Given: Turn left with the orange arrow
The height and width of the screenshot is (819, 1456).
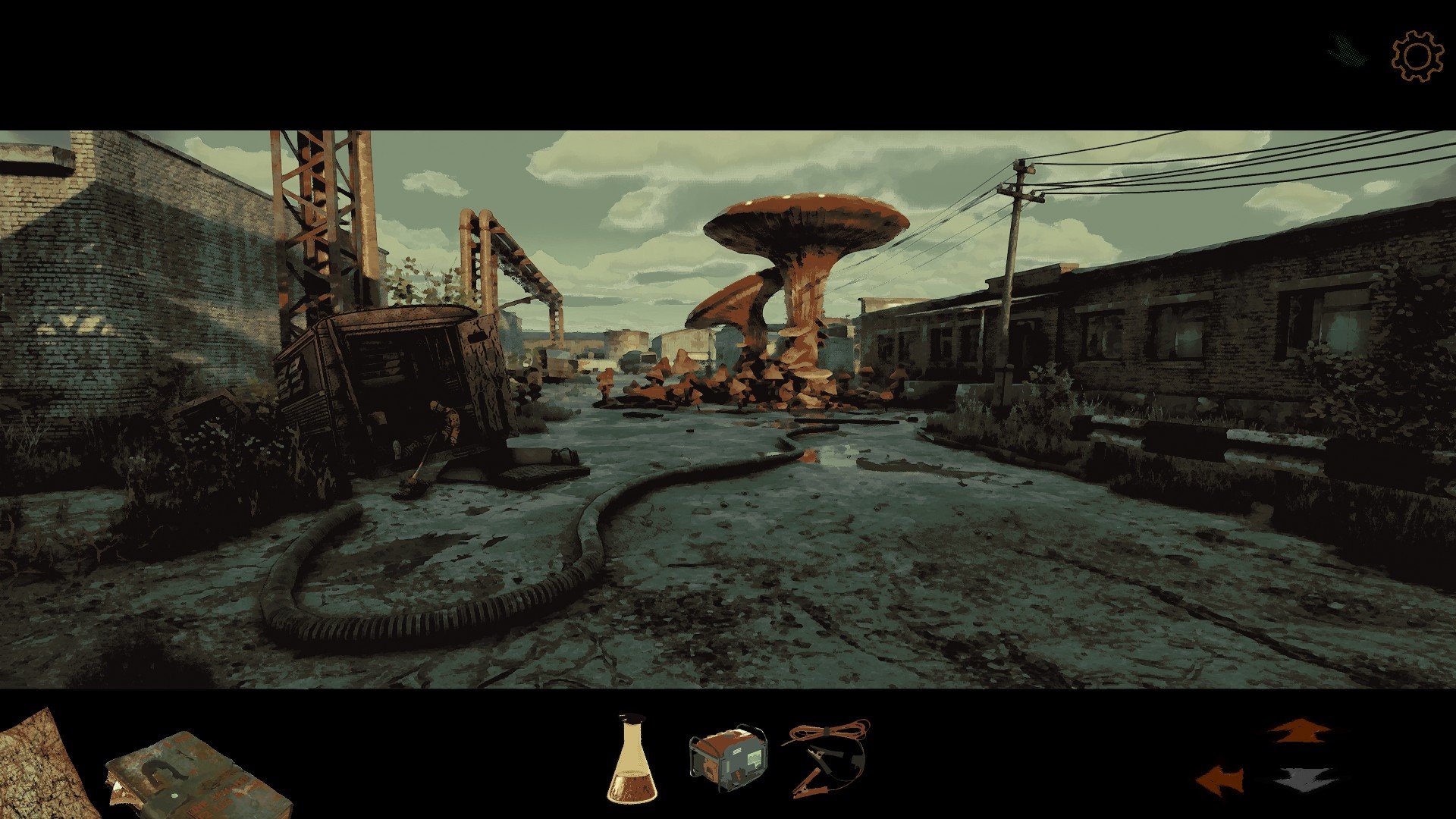Looking at the screenshot, I should (1220, 780).
